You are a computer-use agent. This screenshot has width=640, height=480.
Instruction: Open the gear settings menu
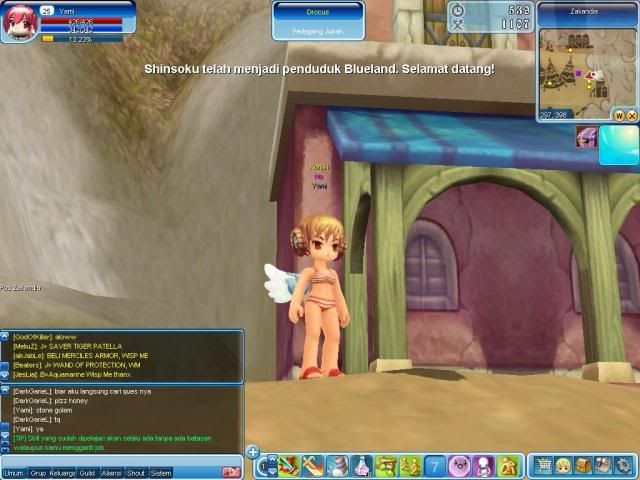pyautogui.click(x=621, y=465)
